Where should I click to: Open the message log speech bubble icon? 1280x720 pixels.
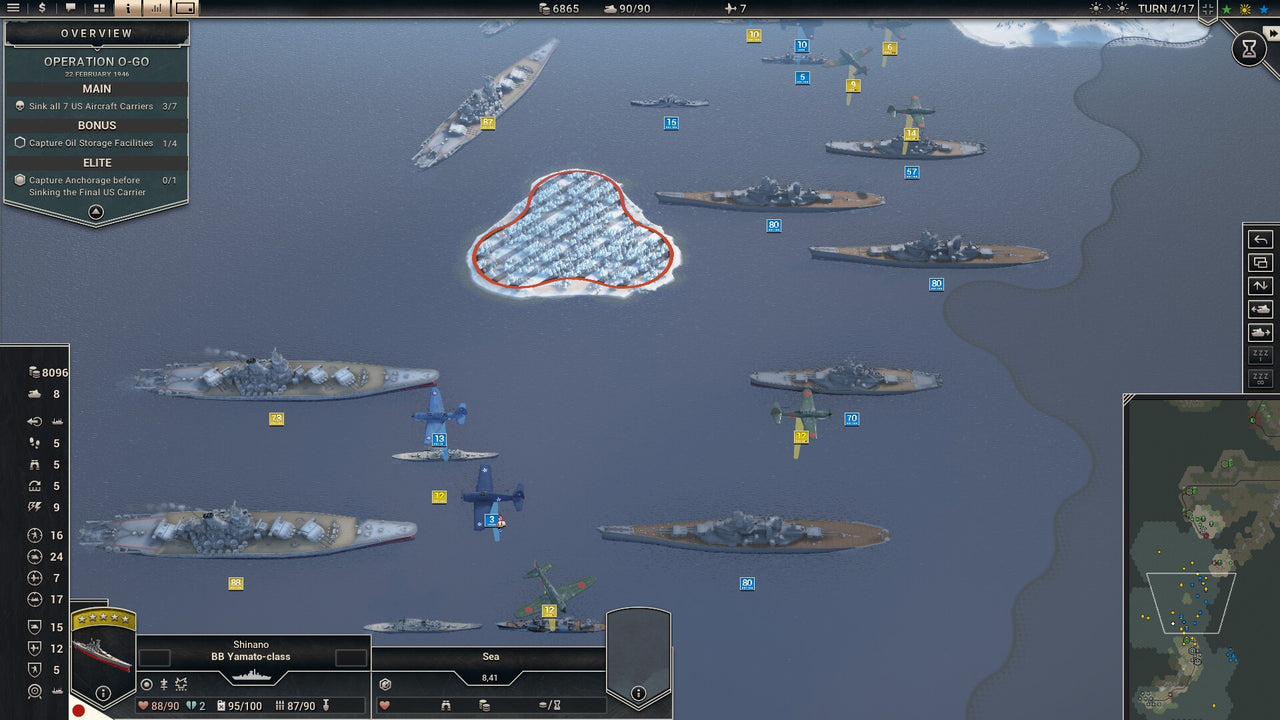coord(70,8)
